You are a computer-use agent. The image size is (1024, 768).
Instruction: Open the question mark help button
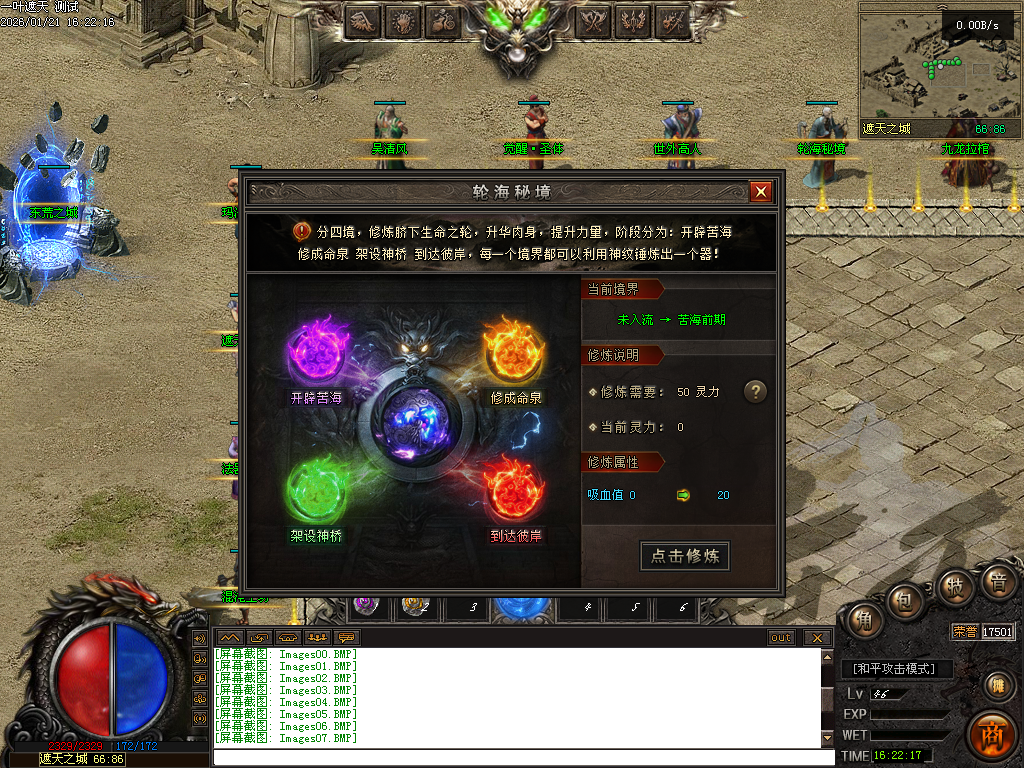[756, 391]
